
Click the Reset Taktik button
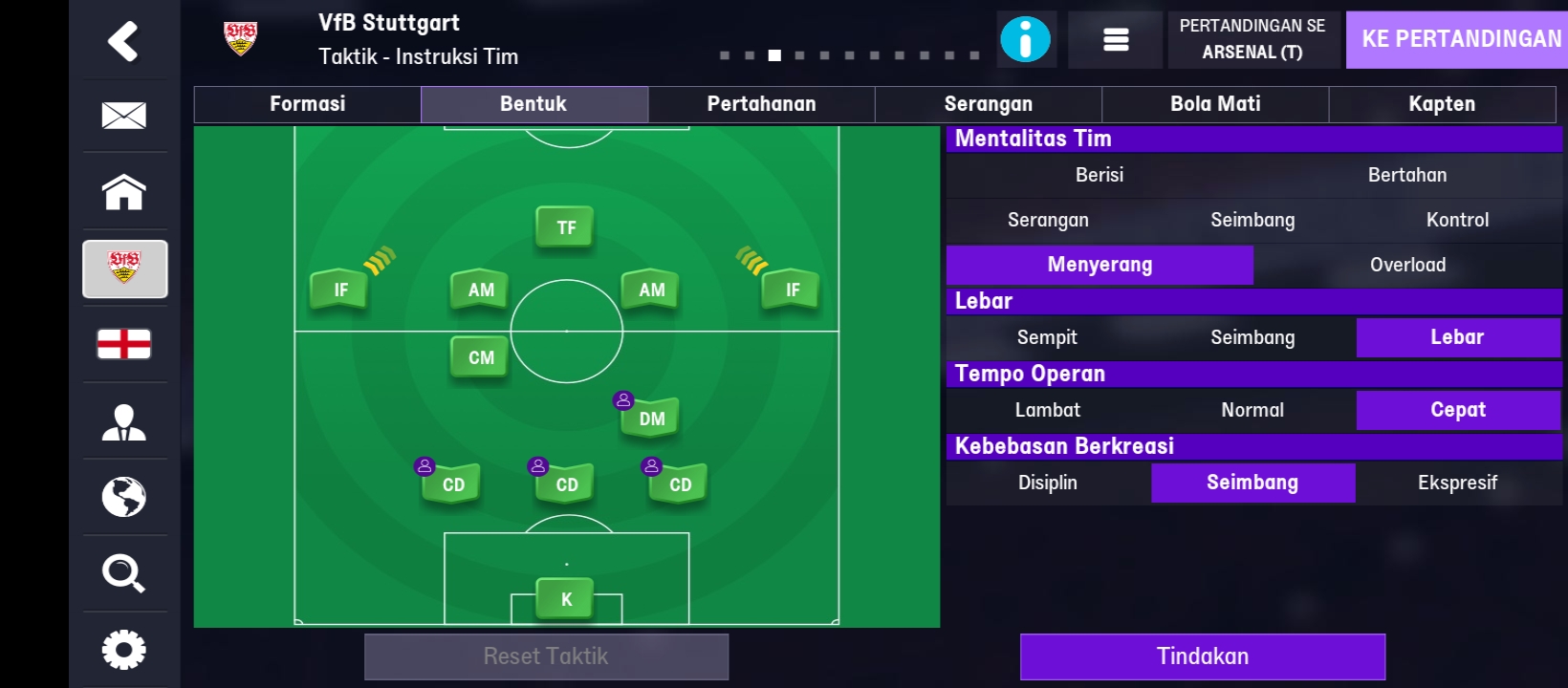[547, 656]
